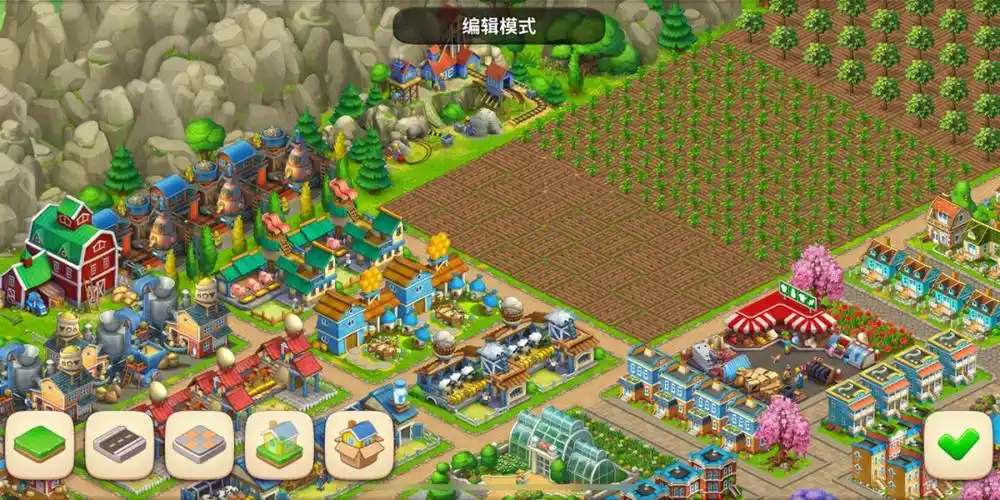Confirm edits with the green checkmark
The height and width of the screenshot is (500, 1000).
(x=958, y=445)
